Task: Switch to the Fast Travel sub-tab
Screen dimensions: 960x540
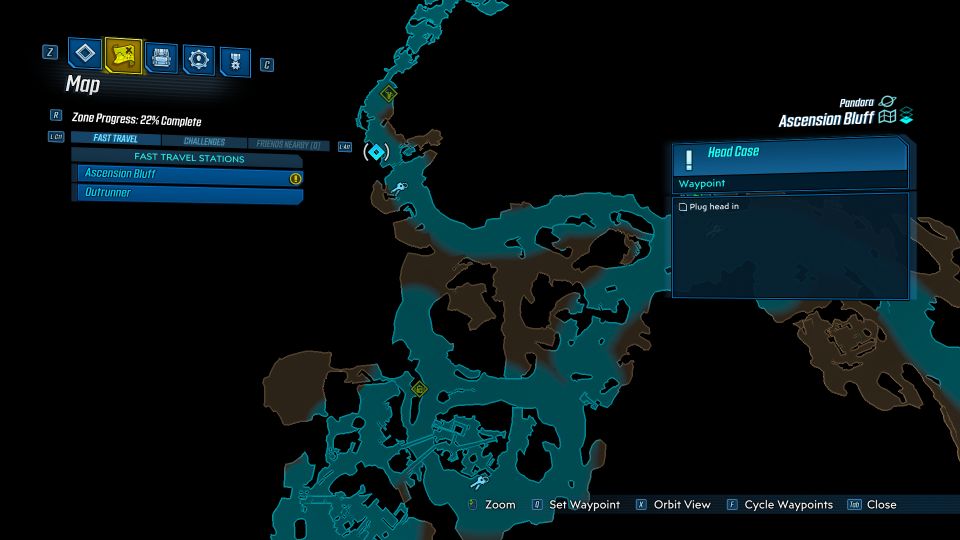Action: tap(115, 140)
